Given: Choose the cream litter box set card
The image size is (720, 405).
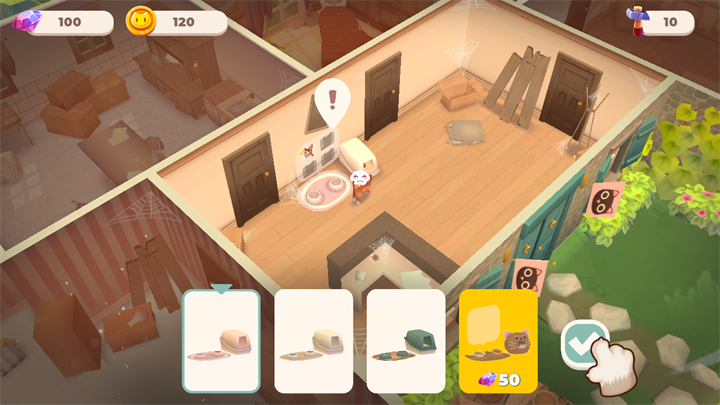Looking at the screenshot, I should pyautogui.click(x=313, y=341).
